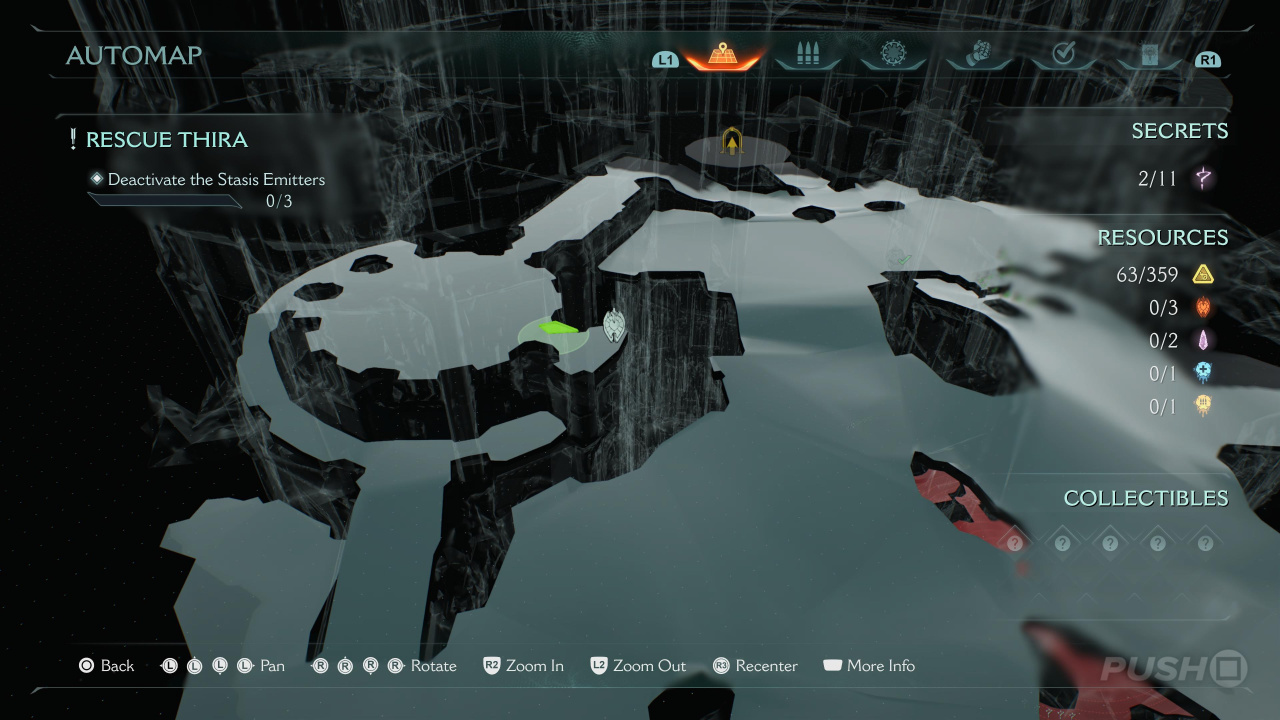Select the Automap tab with map pin icon

(722, 55)
